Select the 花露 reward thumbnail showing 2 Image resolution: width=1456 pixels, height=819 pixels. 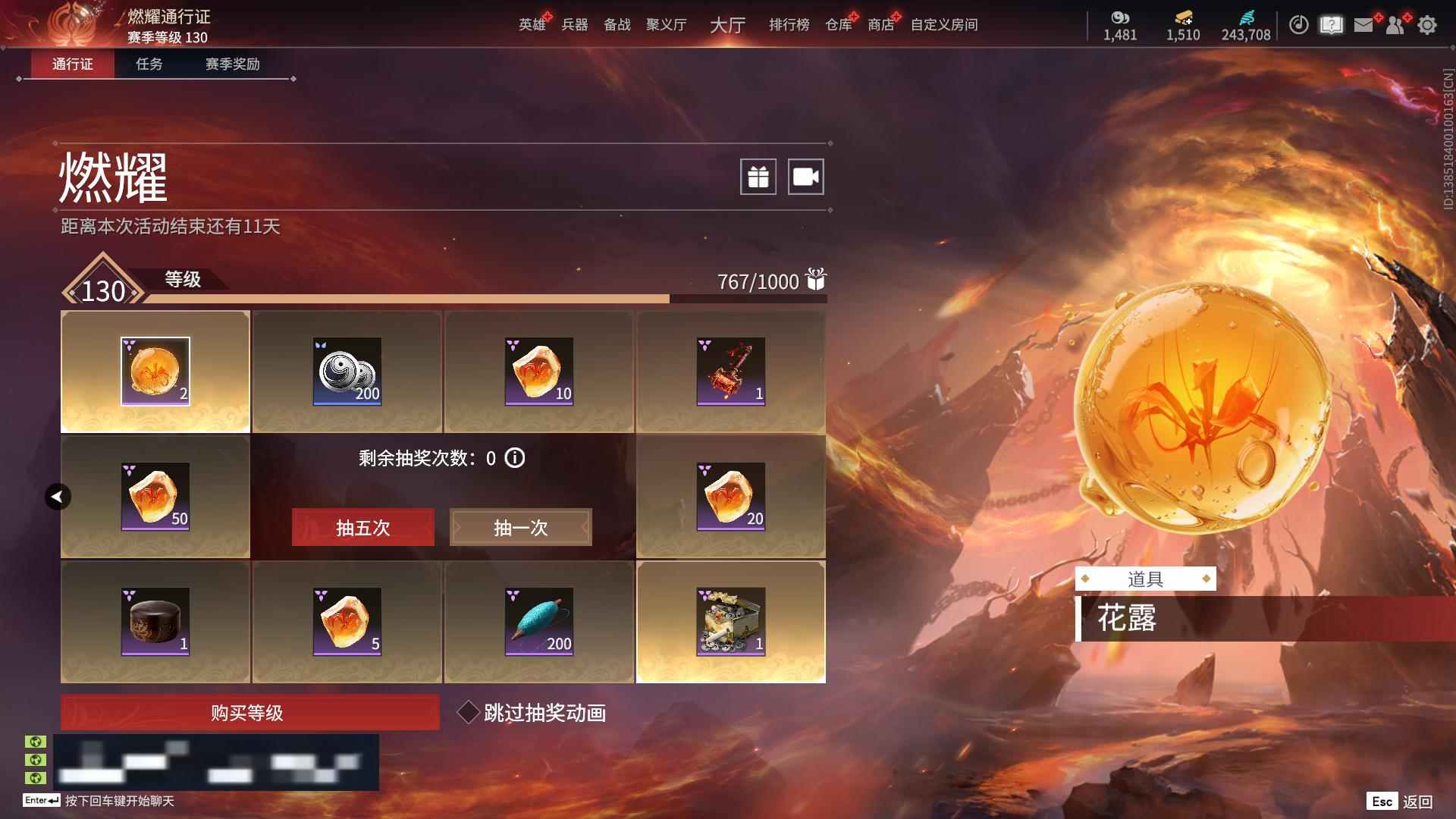155,371
